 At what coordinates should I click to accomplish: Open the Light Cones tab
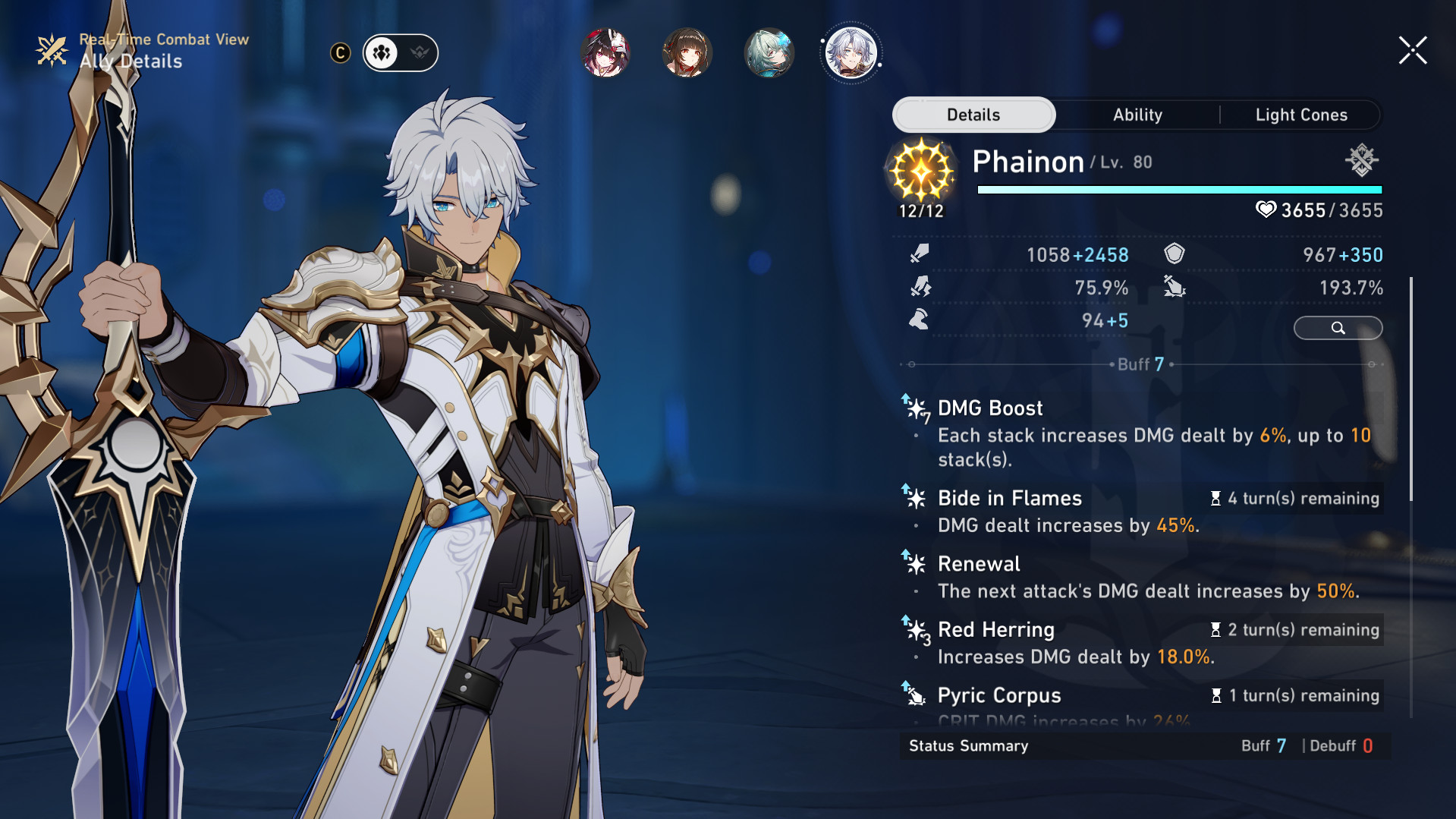point(1300,115)
